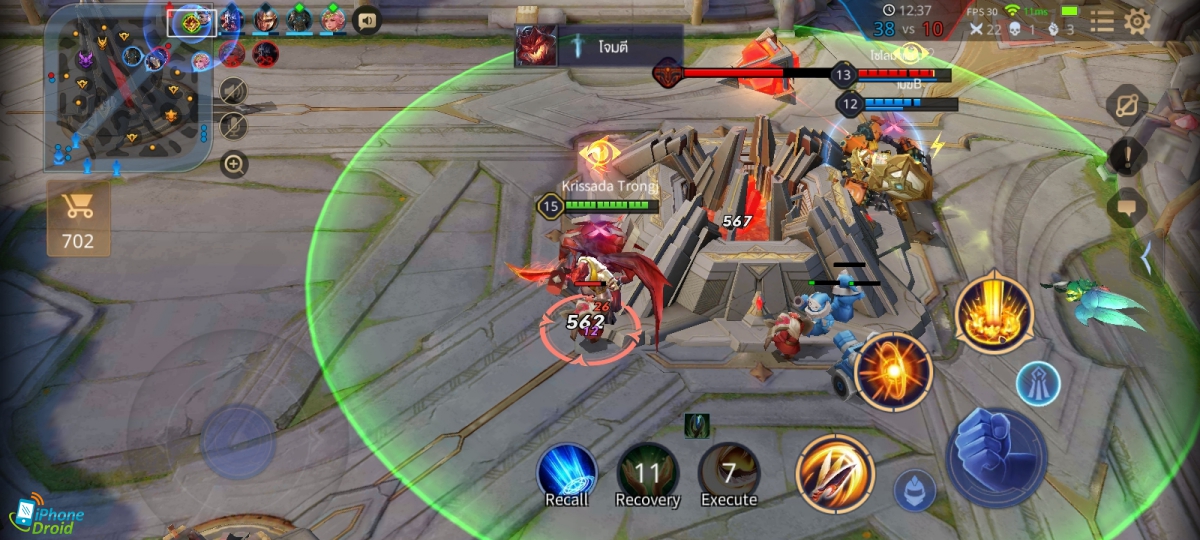This screenshot has width=1200, height=540.
Task: Target the tower with the tower-attack button
Action: (1038, 384)
